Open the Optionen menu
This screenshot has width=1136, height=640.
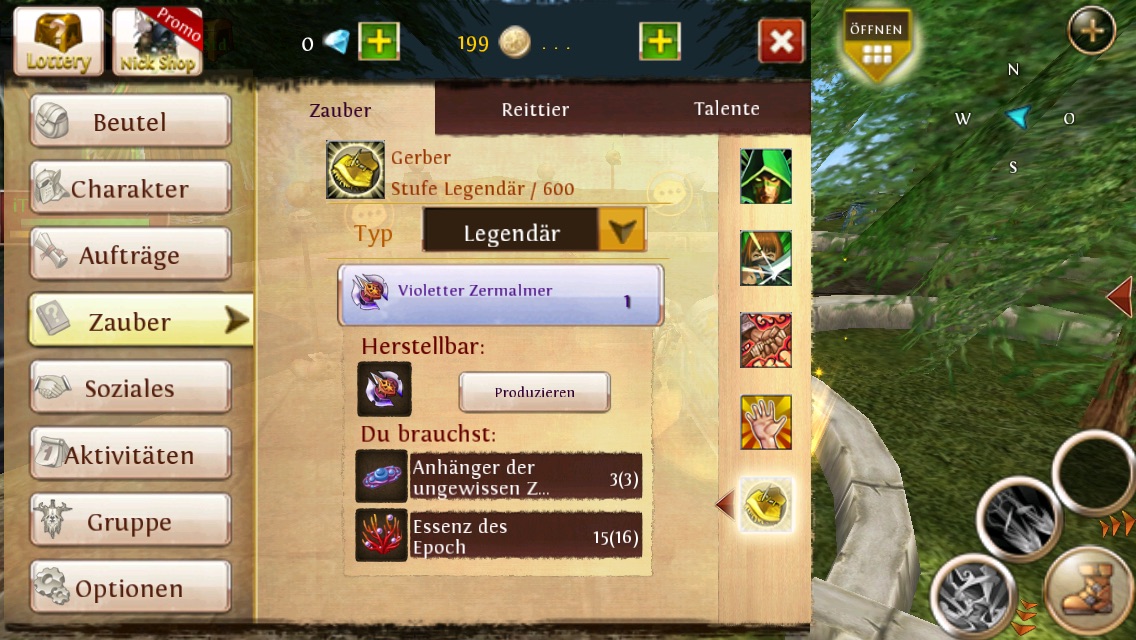(x=130, y=588)
